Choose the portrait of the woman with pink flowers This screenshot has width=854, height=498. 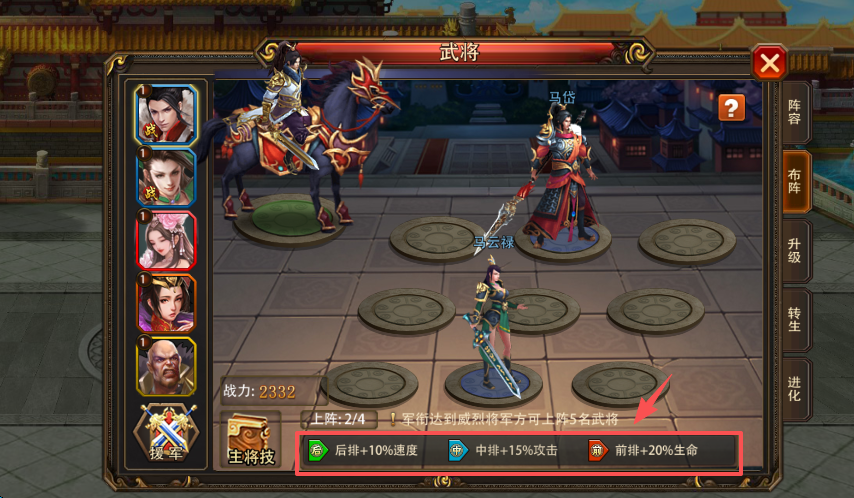coord(165,241)
